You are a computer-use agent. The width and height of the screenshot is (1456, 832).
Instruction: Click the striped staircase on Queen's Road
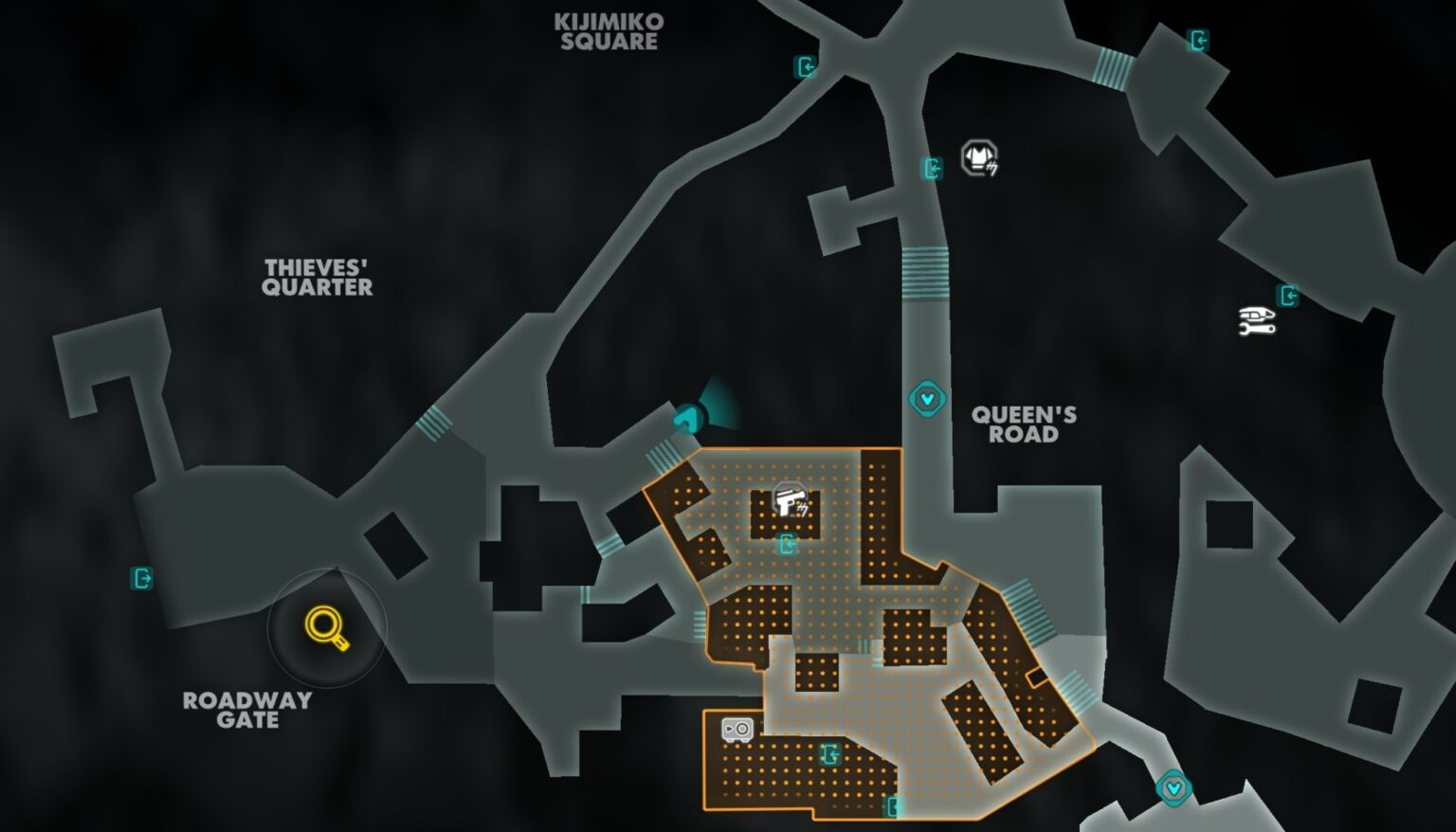tap(924, 272)
